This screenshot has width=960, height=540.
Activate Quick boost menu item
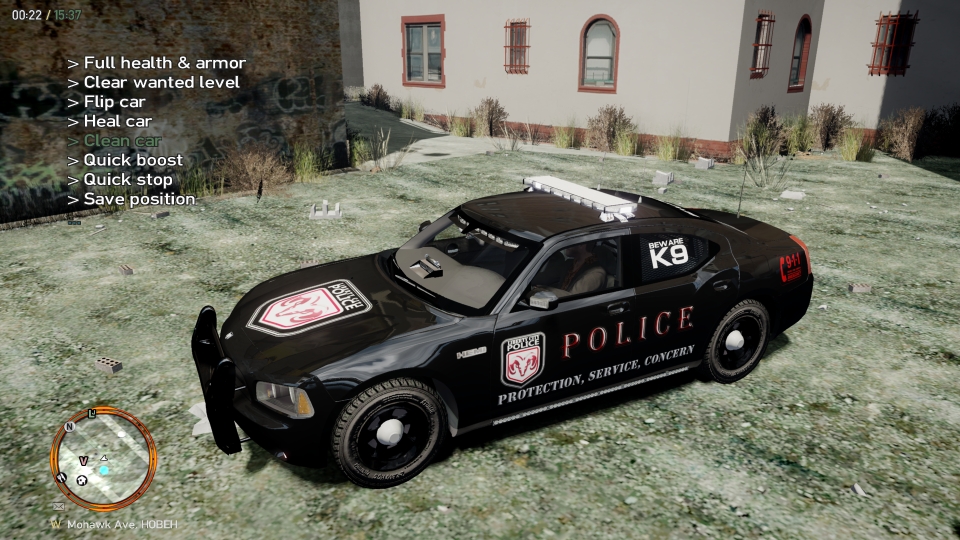click(125, 160)
